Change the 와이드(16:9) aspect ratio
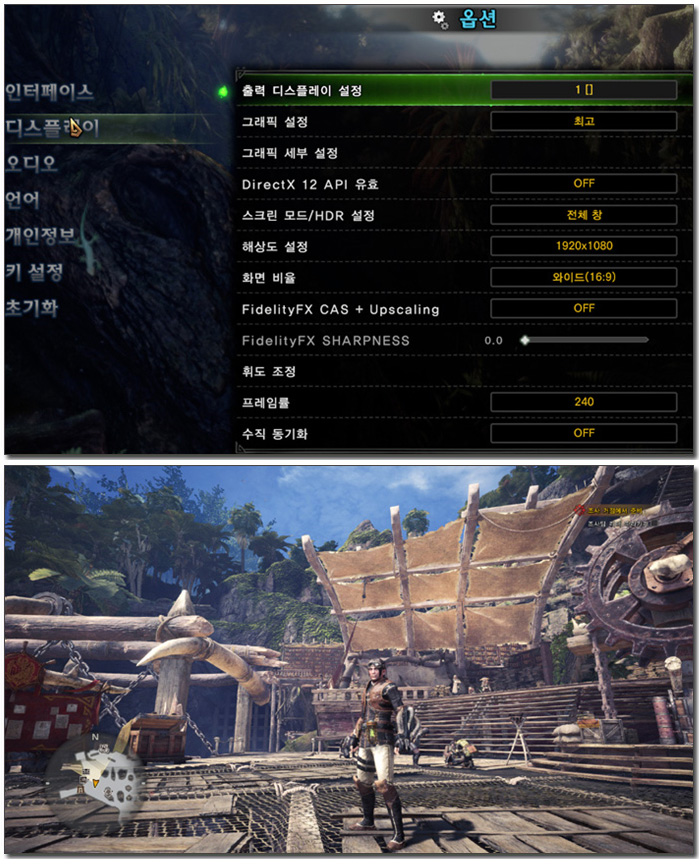The height and width of the screenshot is (864, 700). coord(583,277)
